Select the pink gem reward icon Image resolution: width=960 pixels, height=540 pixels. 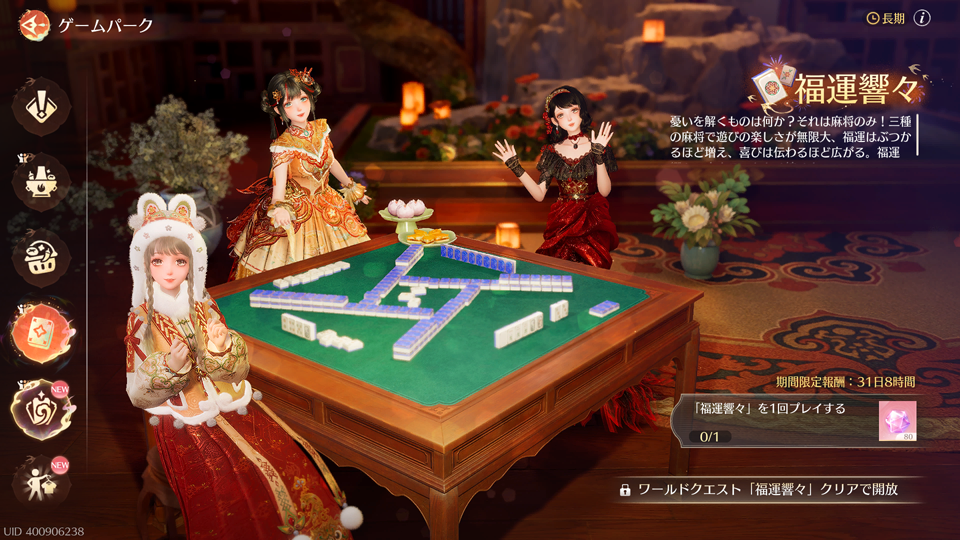(x=897, y=421)
